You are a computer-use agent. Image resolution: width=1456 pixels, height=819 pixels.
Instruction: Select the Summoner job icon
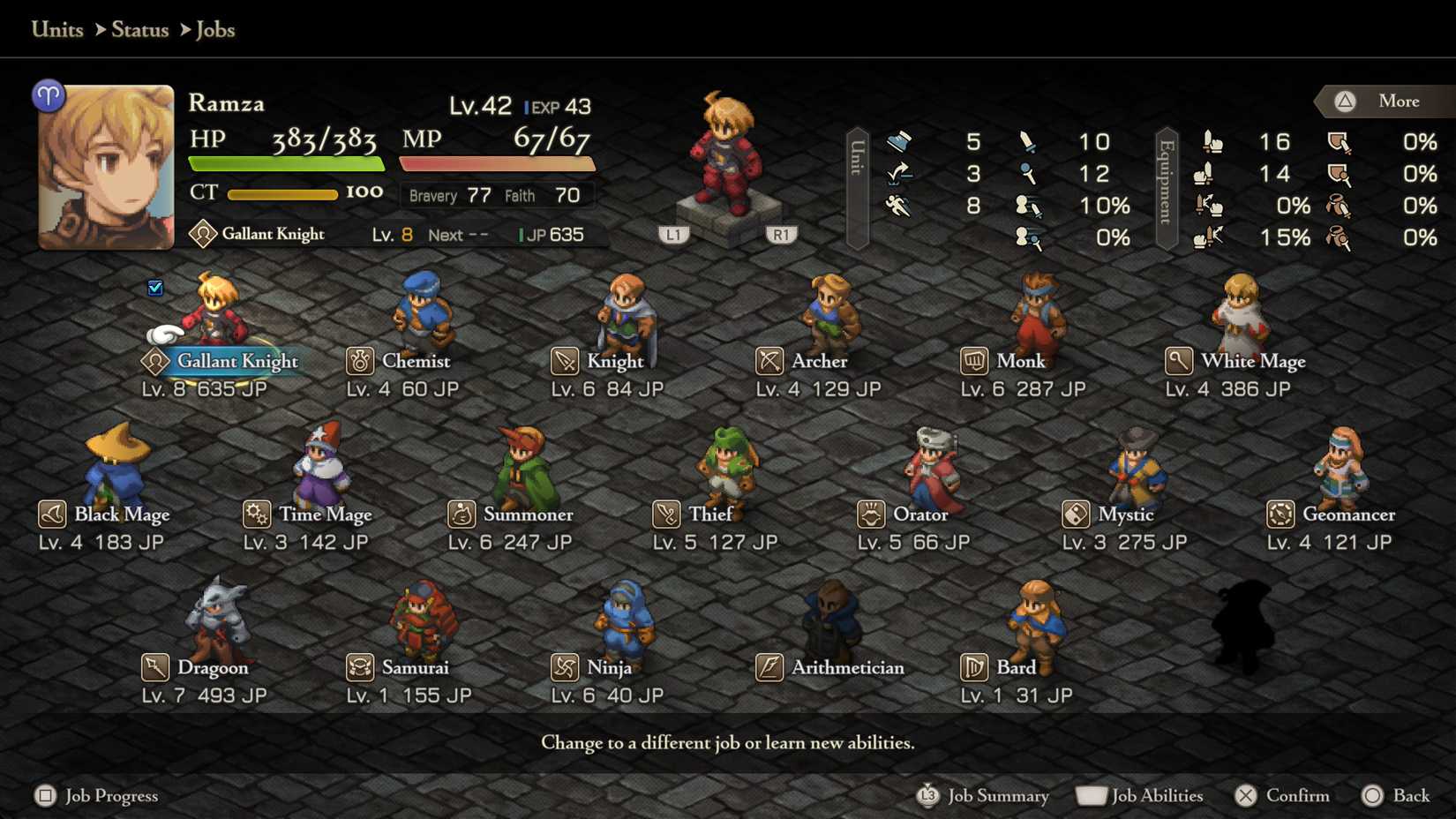point(462,514)
